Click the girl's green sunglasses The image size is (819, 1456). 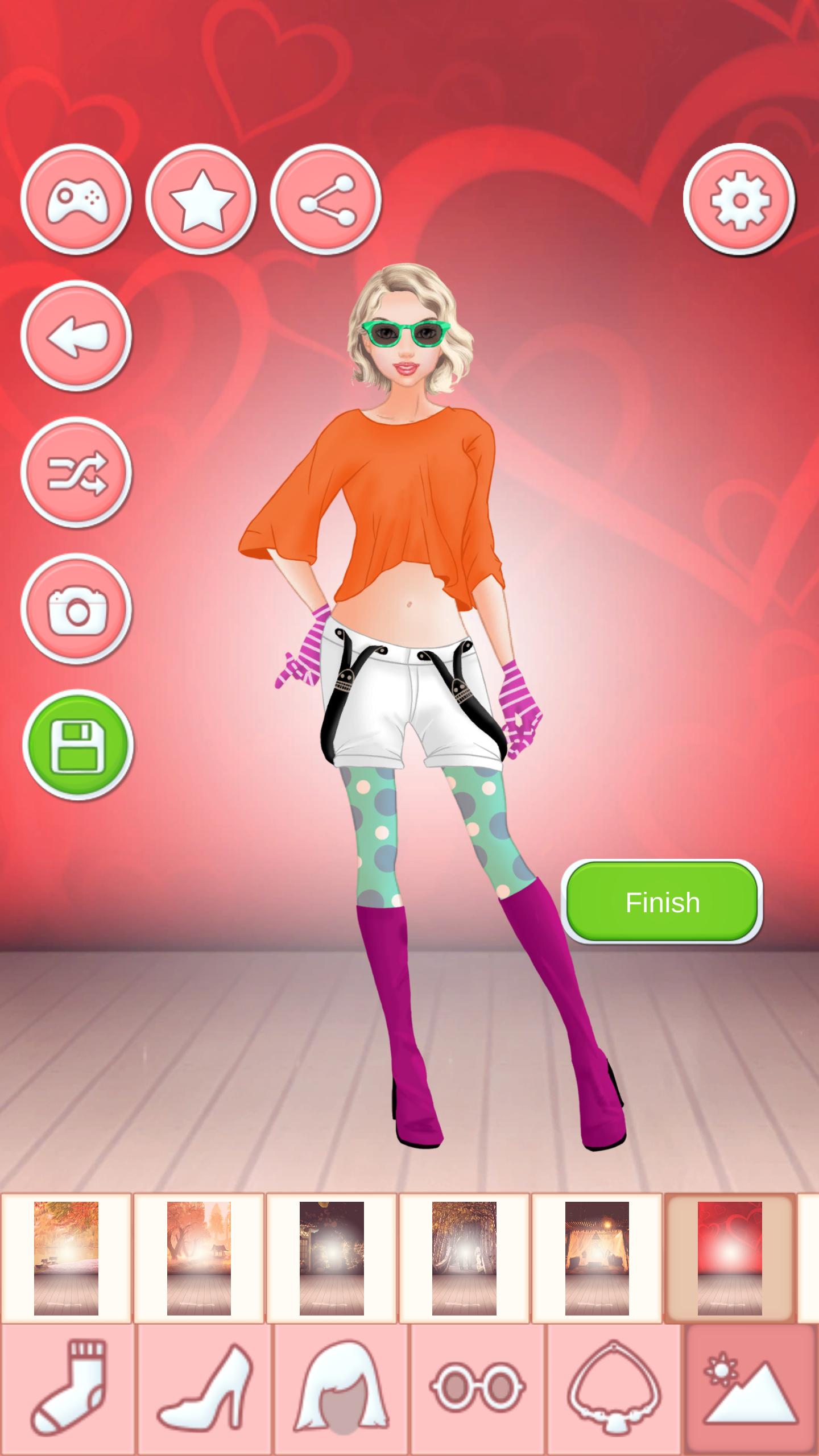point(407,334)
